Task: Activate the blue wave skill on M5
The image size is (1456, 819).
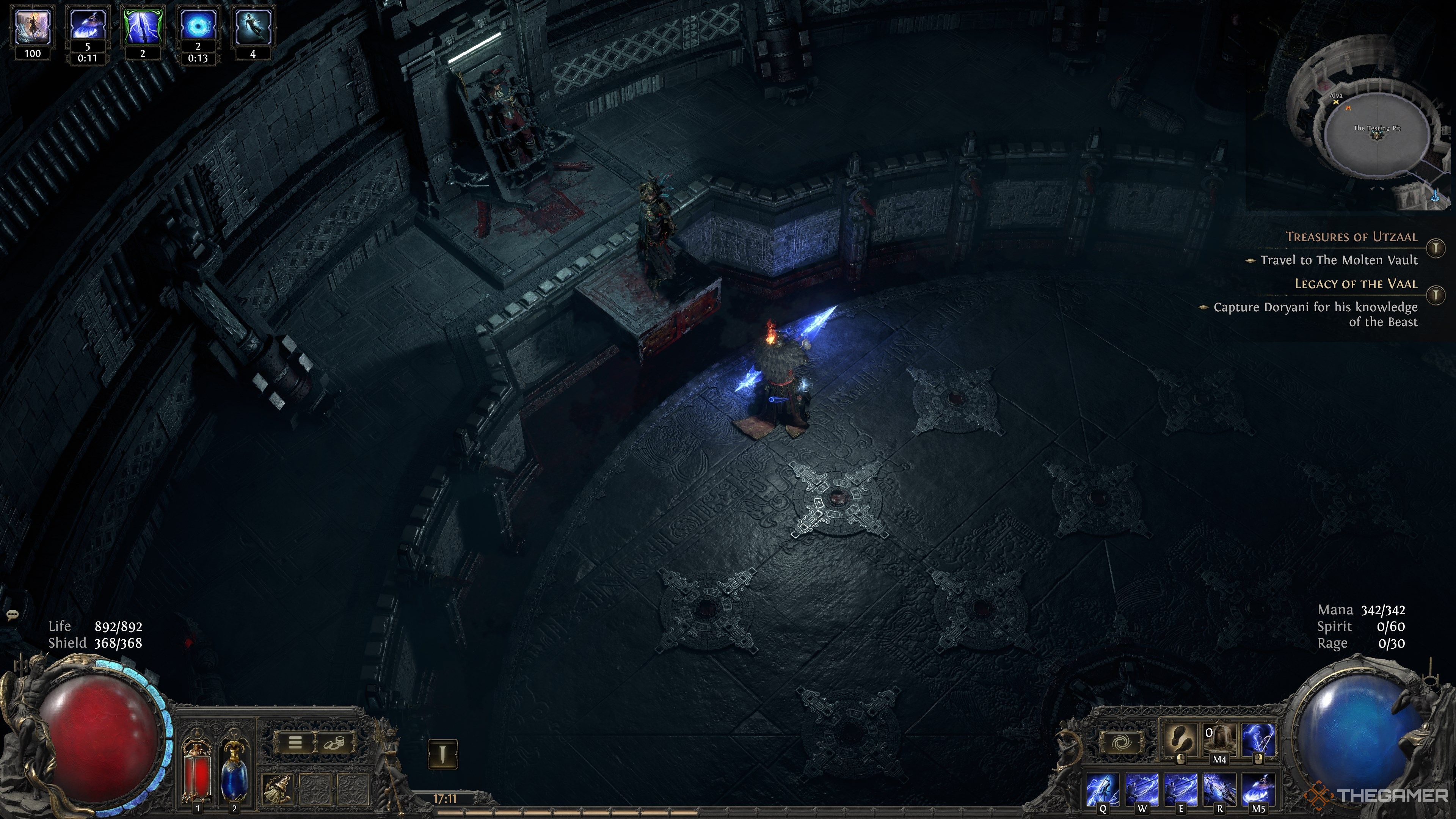Action: (x=1258, y=789)
